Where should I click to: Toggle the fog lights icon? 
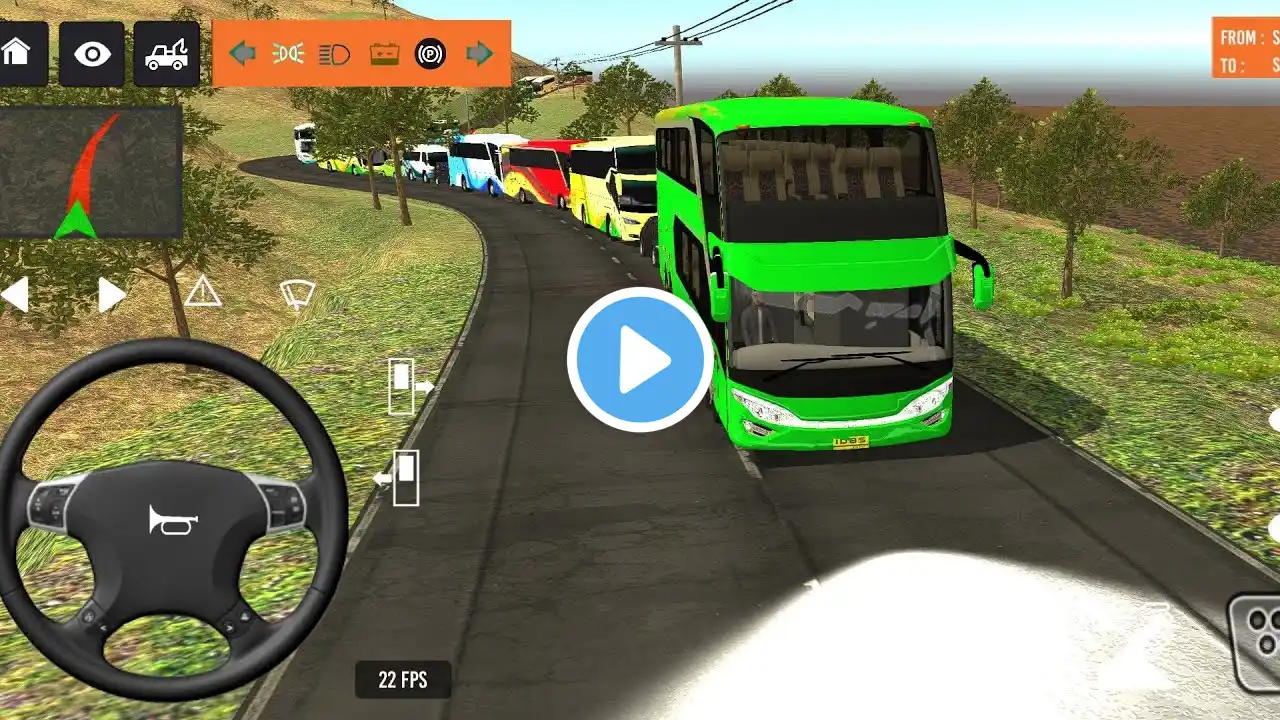[288, 53]
